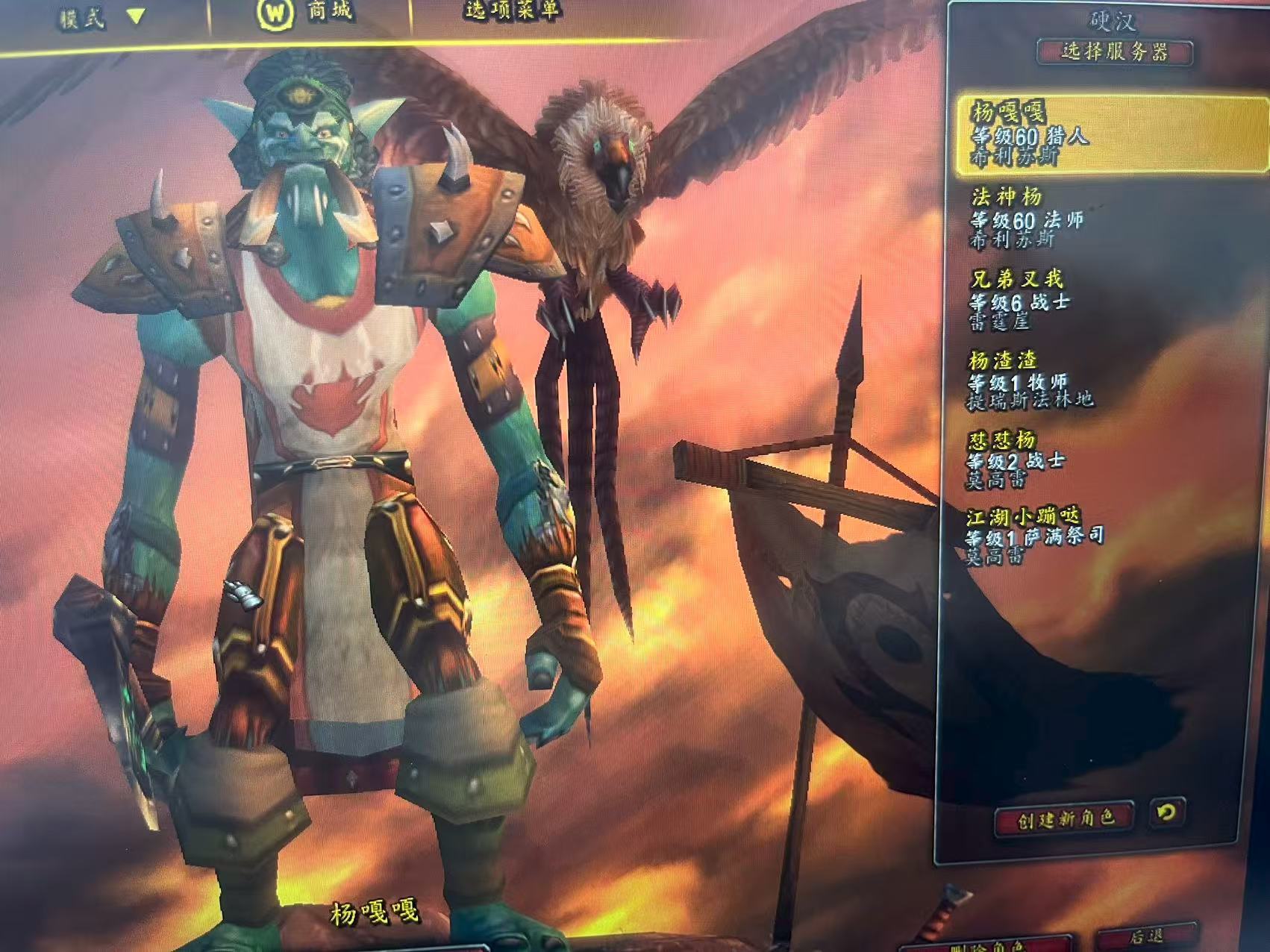
Task: Go back with the 后退 button
Action: click(x=1146, y=937)
